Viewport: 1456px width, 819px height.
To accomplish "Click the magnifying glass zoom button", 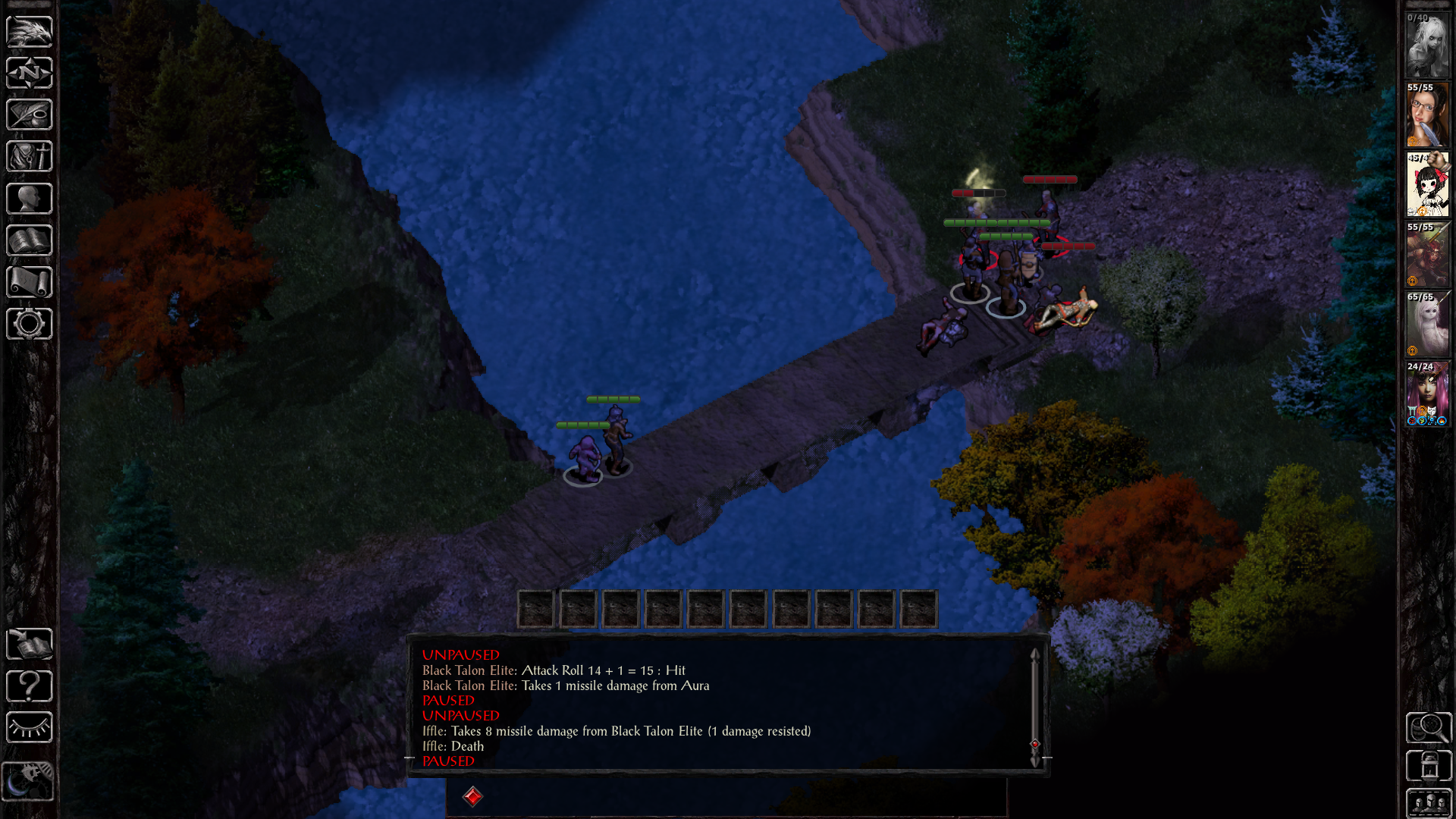I will click(x=1429, y=728).
